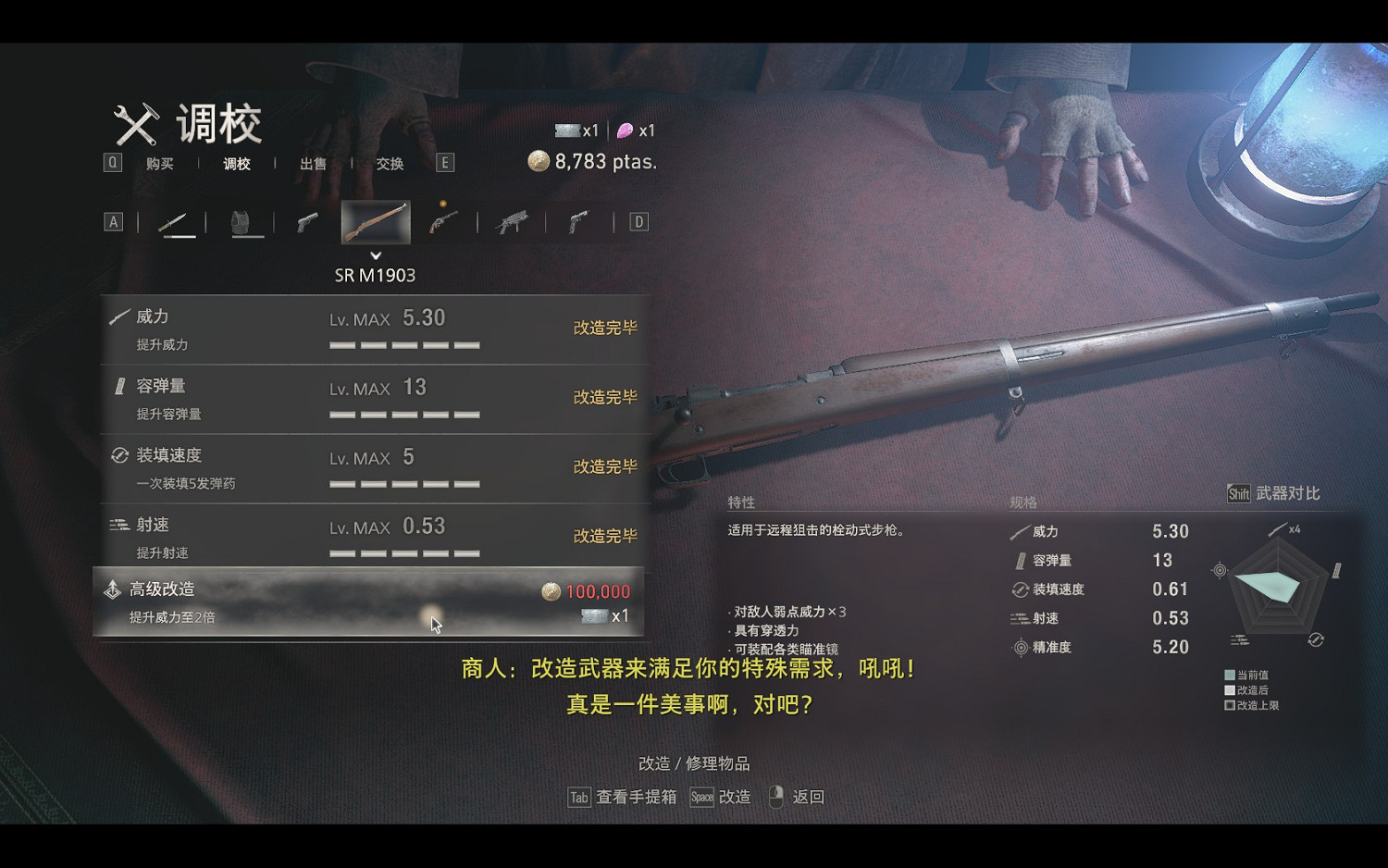The width and height of the screenshot is (1388, 868).
Task: Switch to the 交换 exchange tab
Action: [389, 163]
